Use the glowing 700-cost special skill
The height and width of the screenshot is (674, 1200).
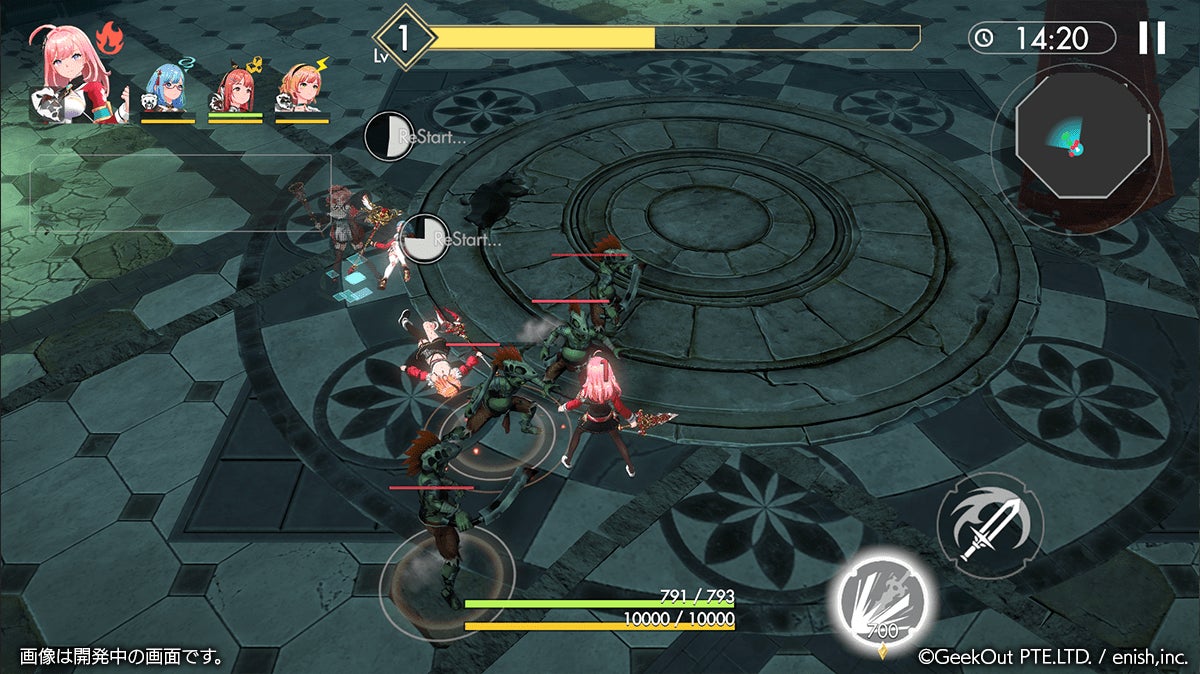(881, 599)
